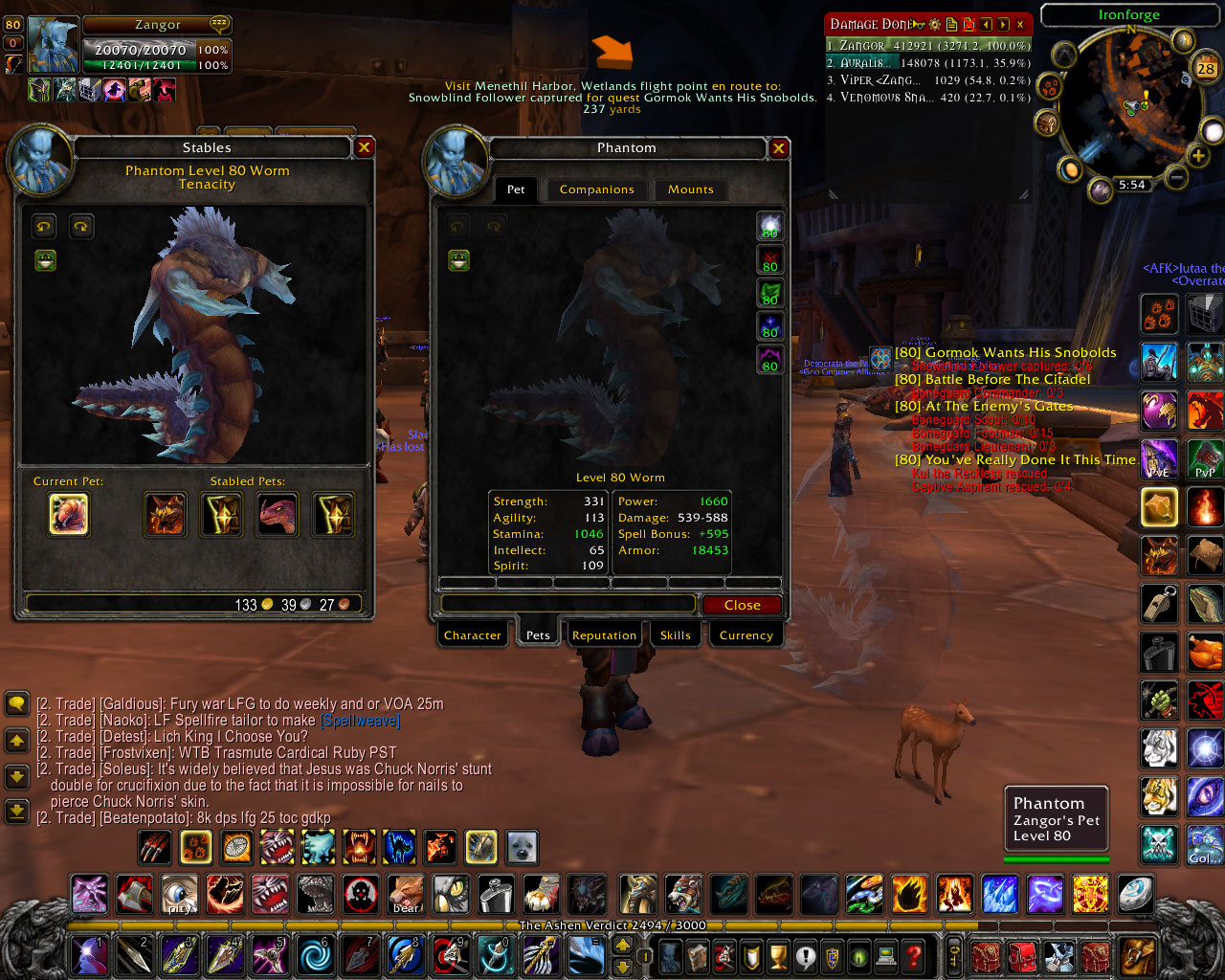Click the pet happiness icon in the Stables window

click(x=45, y=259)
